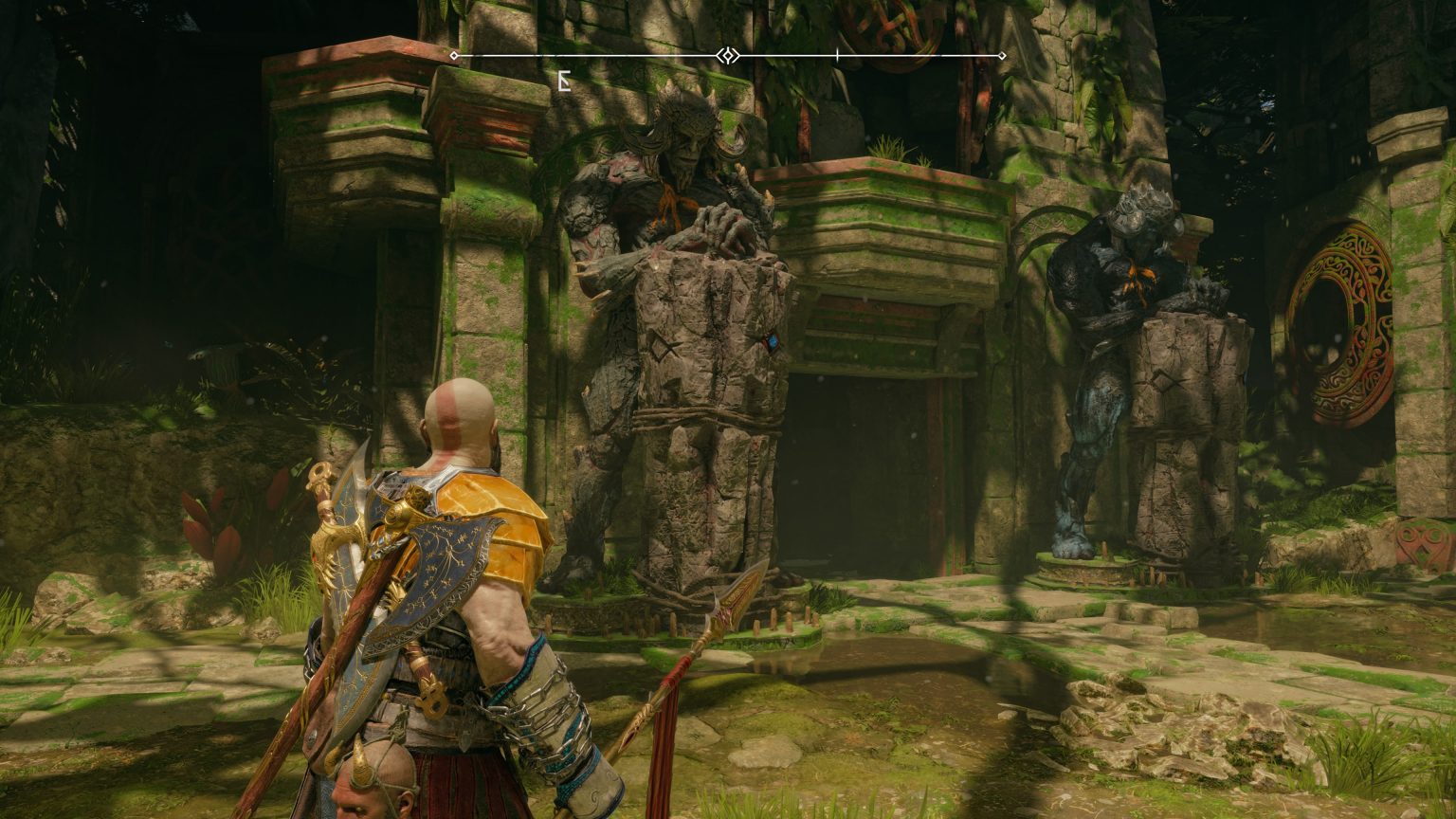Screen dimensions: 1456x819
Task: Click the 'E' east direction rune on compass
Action: pos(563,82)
